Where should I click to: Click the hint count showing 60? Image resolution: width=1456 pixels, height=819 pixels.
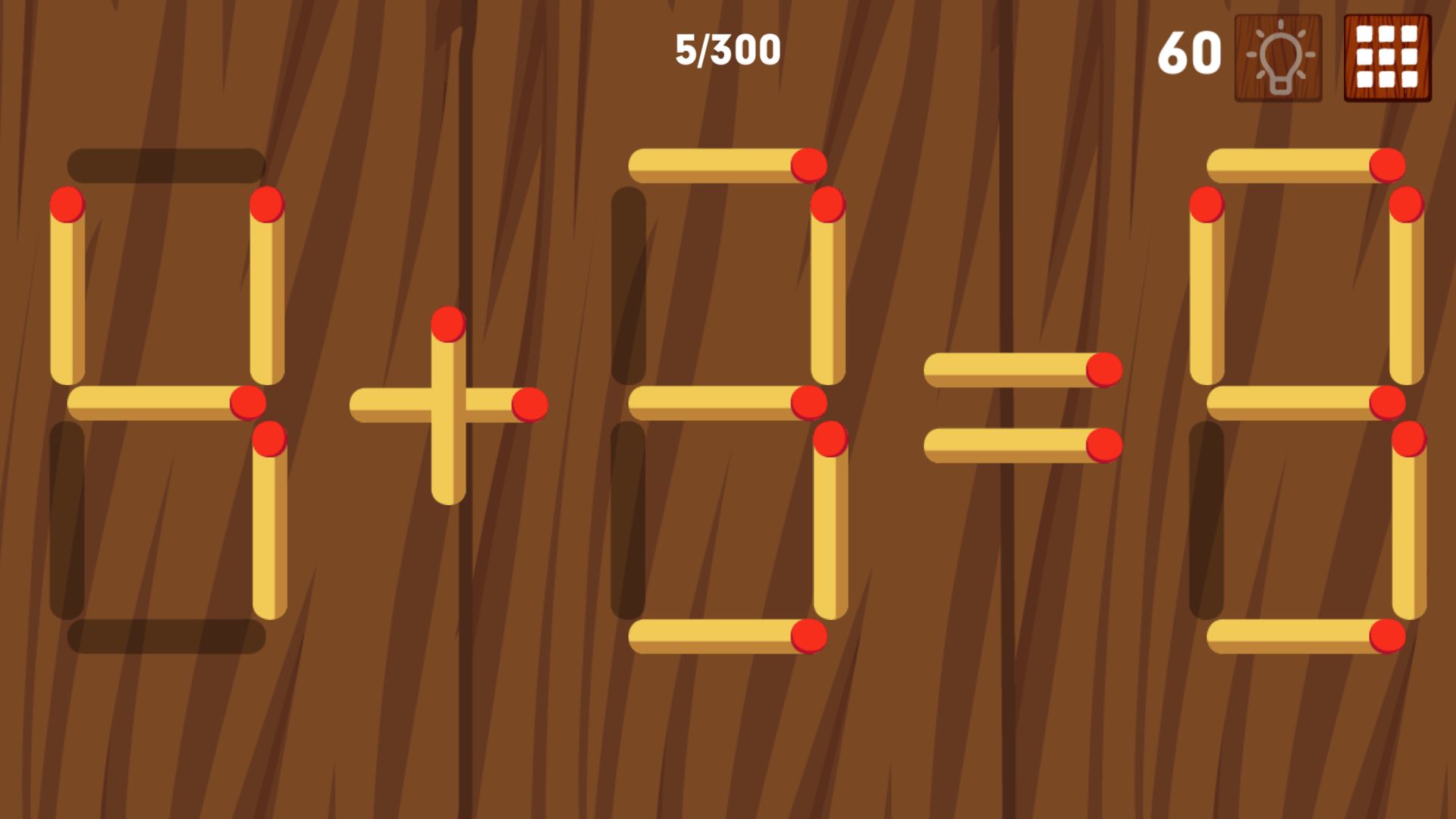(1189, 53)
